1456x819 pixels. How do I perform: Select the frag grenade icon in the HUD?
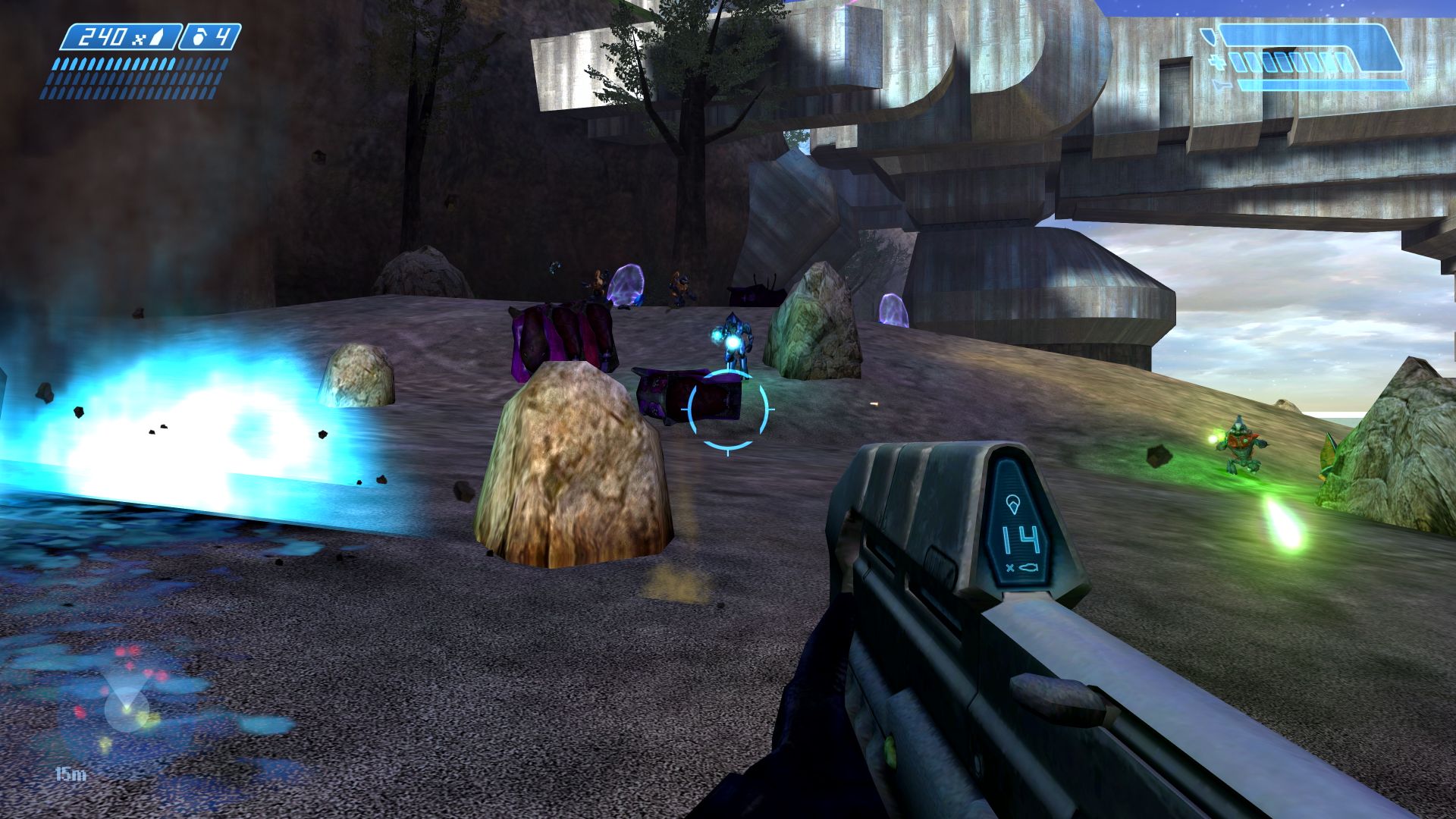[198, 36]
